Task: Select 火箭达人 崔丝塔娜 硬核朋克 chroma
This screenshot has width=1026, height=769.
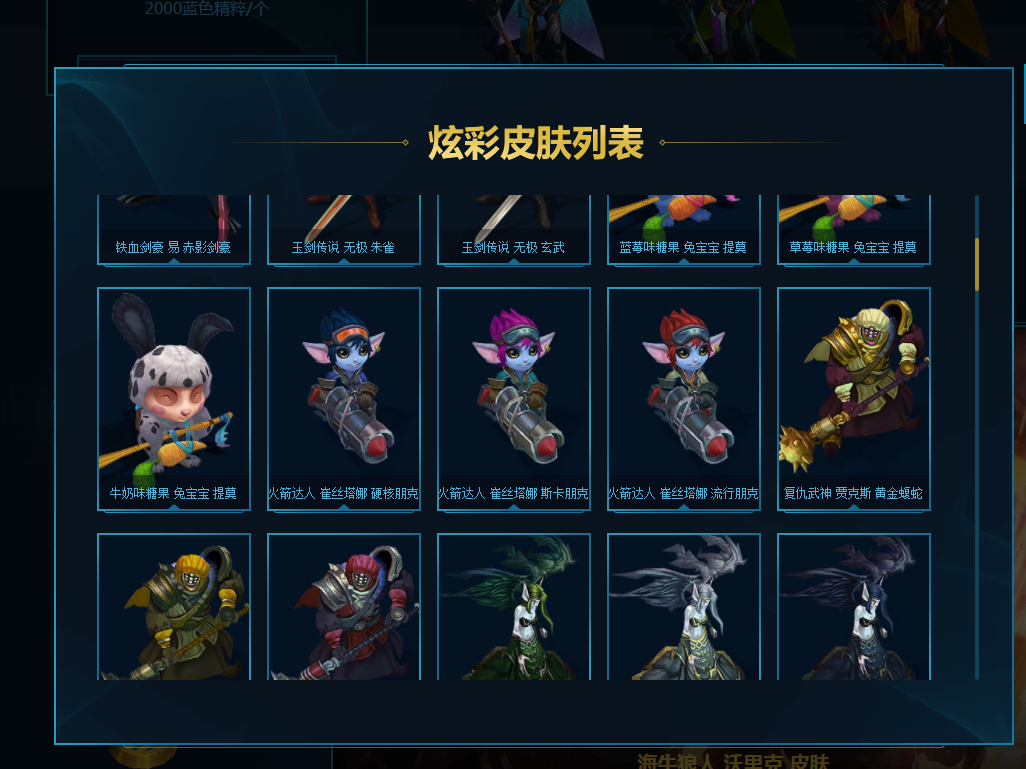Action: pos(343,398)
